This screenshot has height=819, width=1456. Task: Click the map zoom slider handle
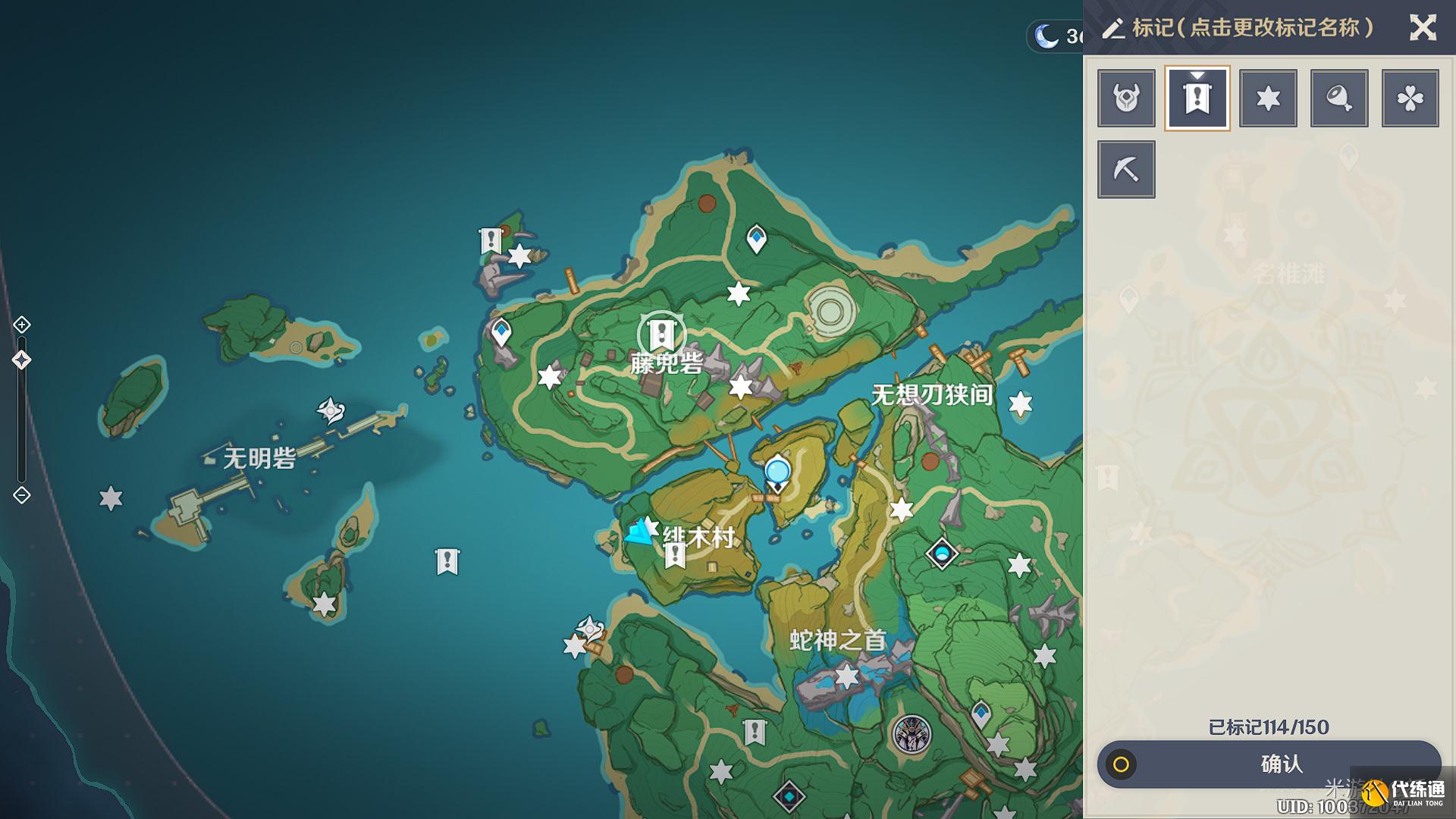point(22,360)
